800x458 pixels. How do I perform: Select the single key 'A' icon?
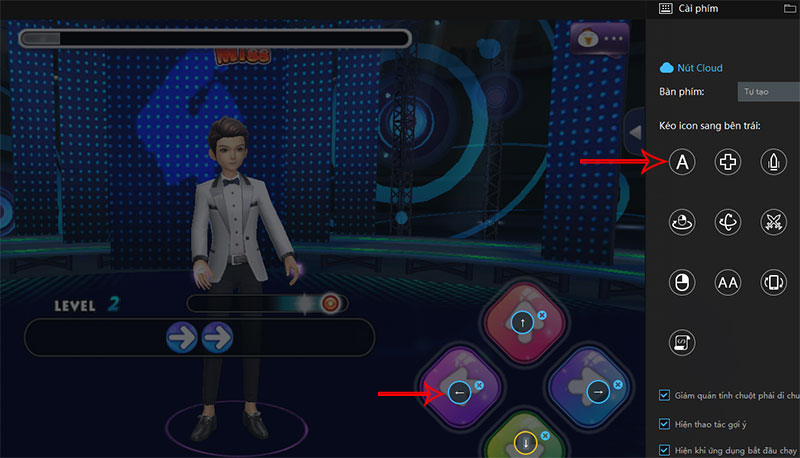coord(681,161)
